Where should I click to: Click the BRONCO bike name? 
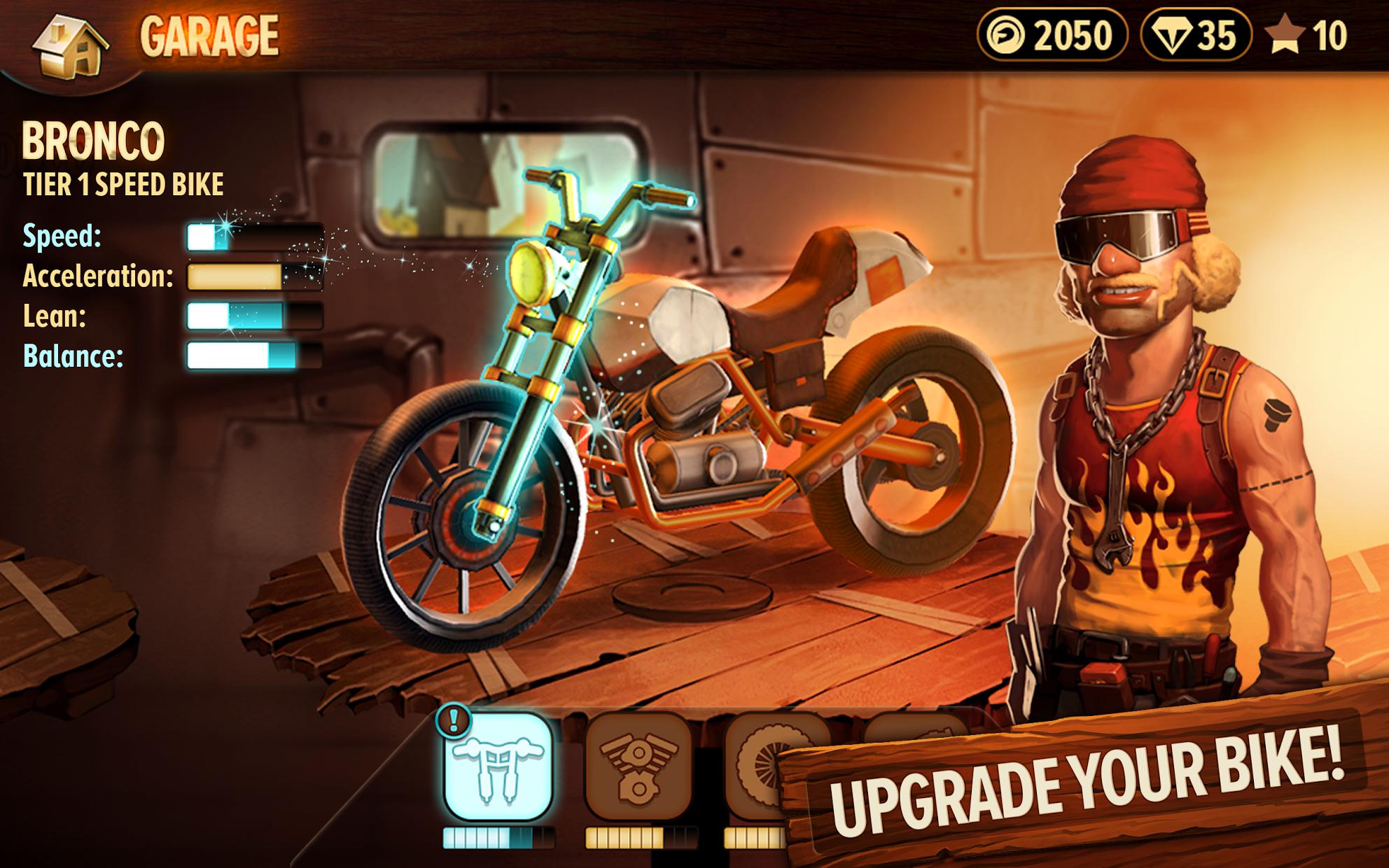click(95, 140)
